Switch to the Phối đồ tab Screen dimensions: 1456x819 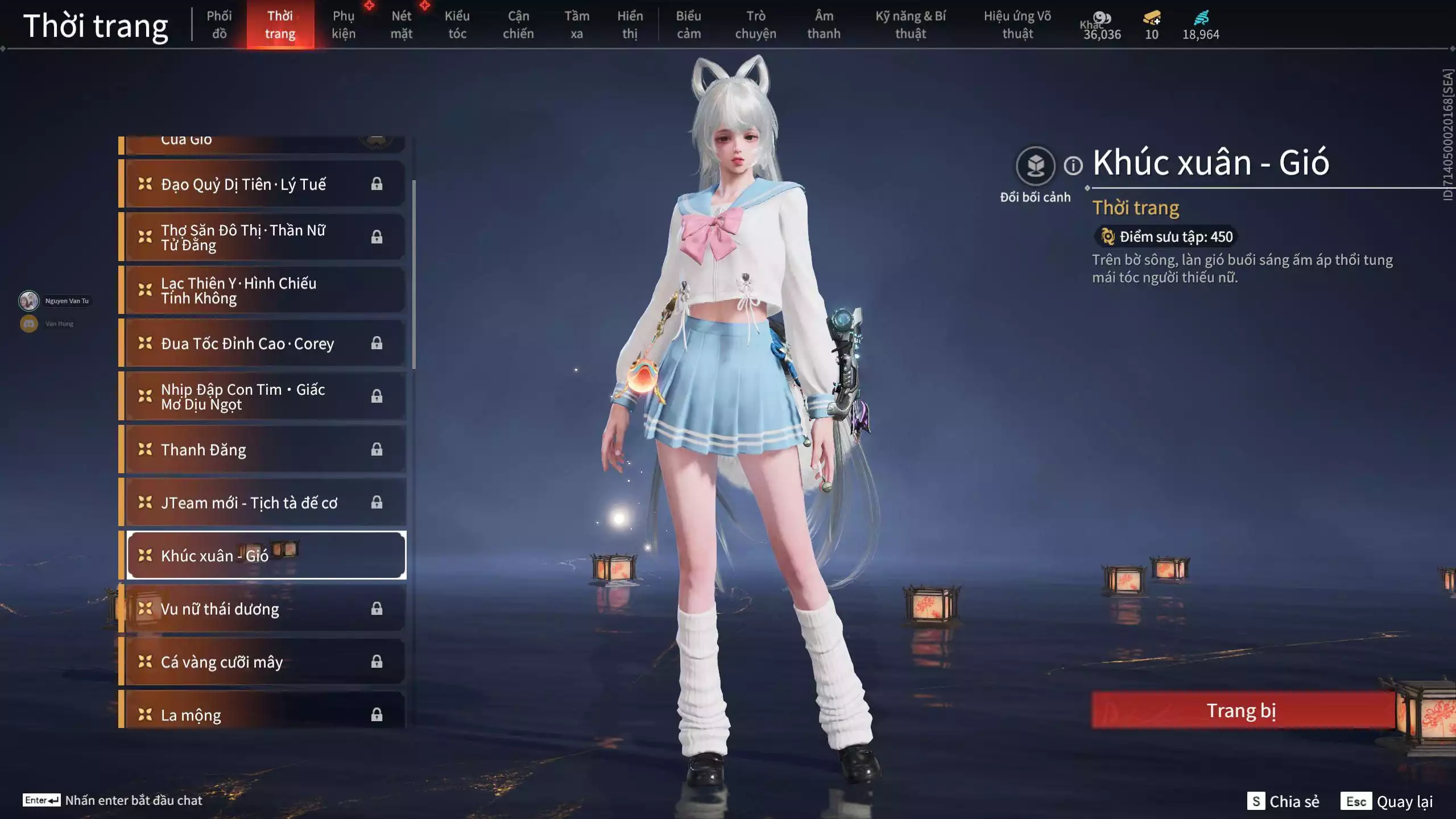click(220, 25)
